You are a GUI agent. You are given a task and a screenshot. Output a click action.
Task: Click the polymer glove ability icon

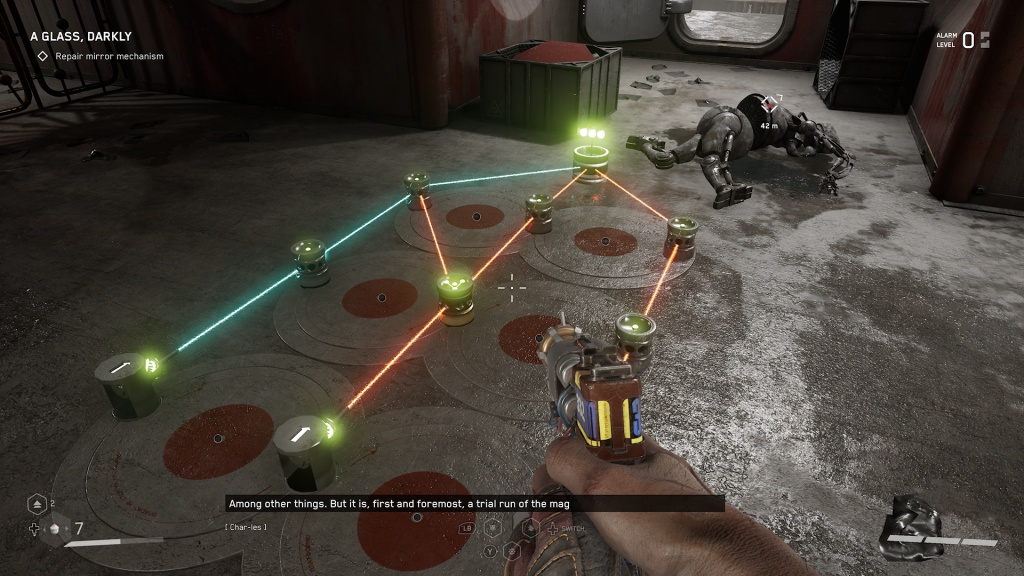coord(911,525)
